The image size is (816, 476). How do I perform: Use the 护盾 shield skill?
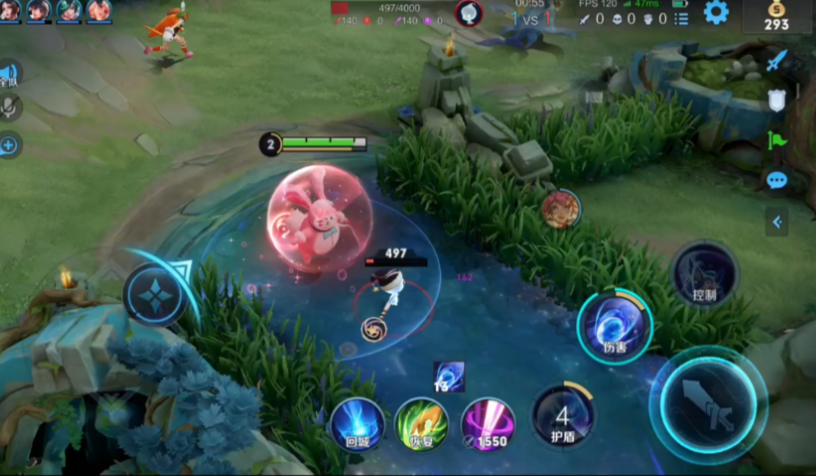tap(563, 414)
